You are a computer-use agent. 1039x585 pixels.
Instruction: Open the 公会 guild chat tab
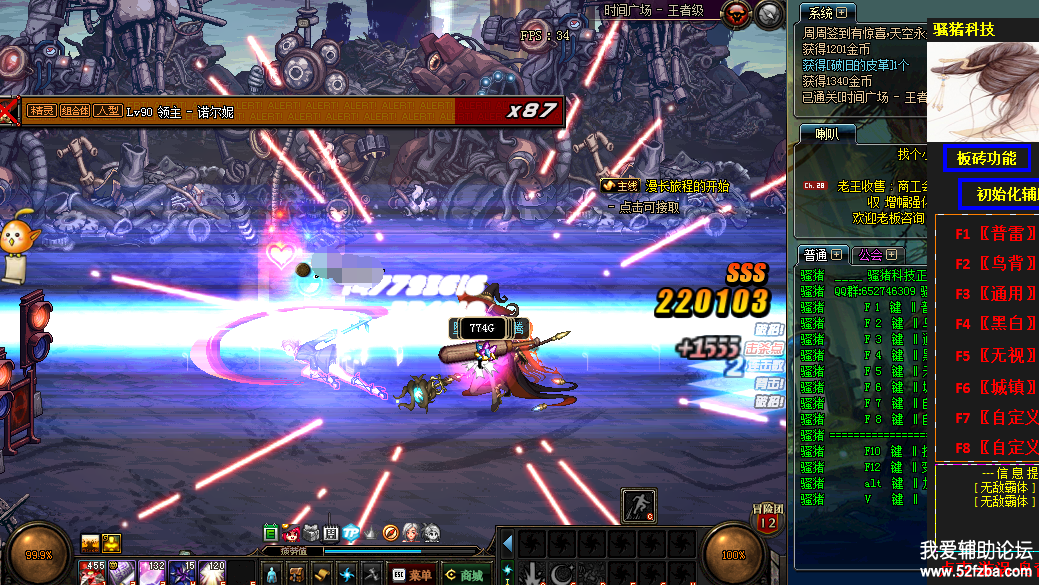tap(877, 254)
